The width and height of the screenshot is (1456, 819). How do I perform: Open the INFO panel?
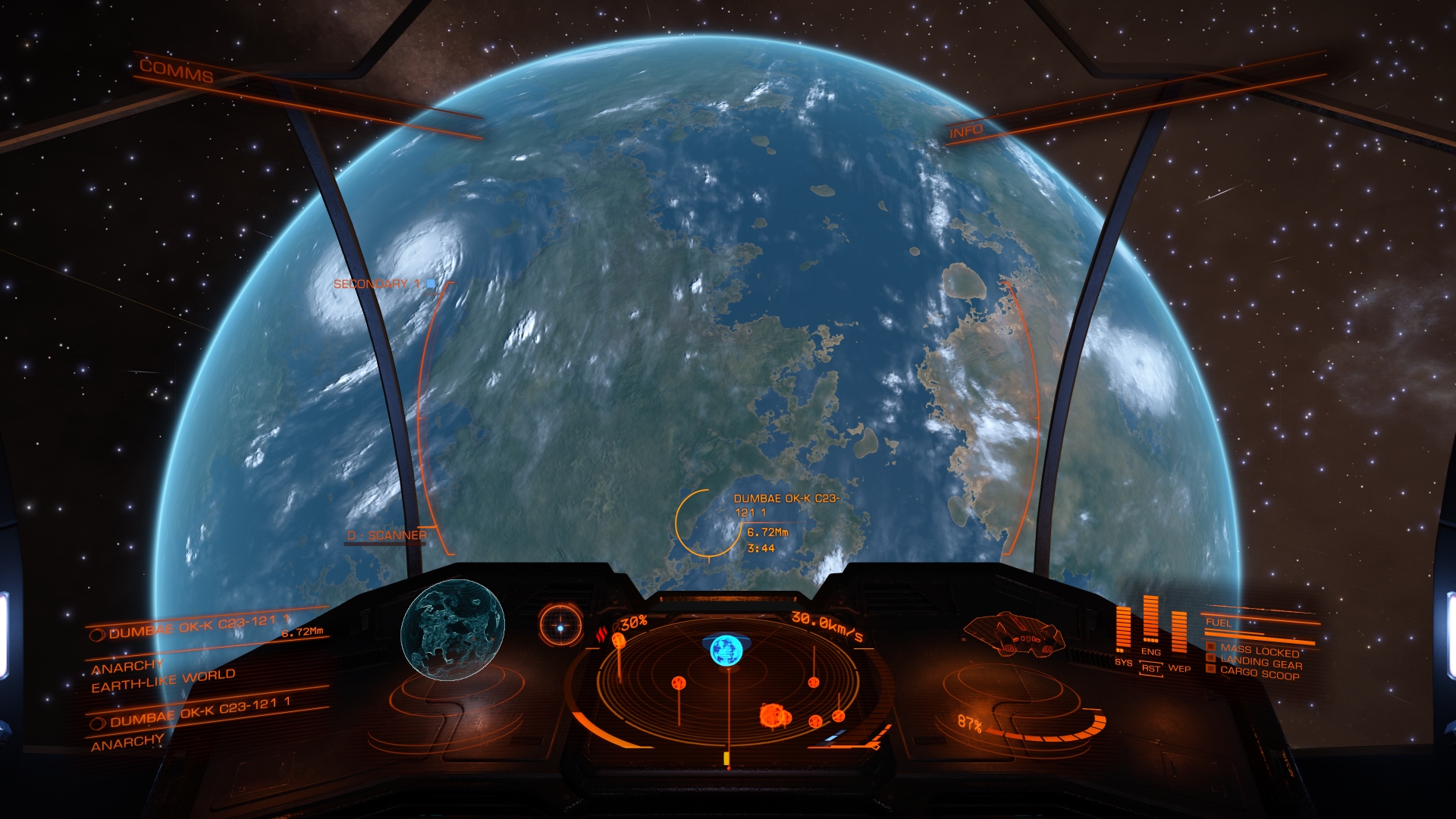[965, 132]
